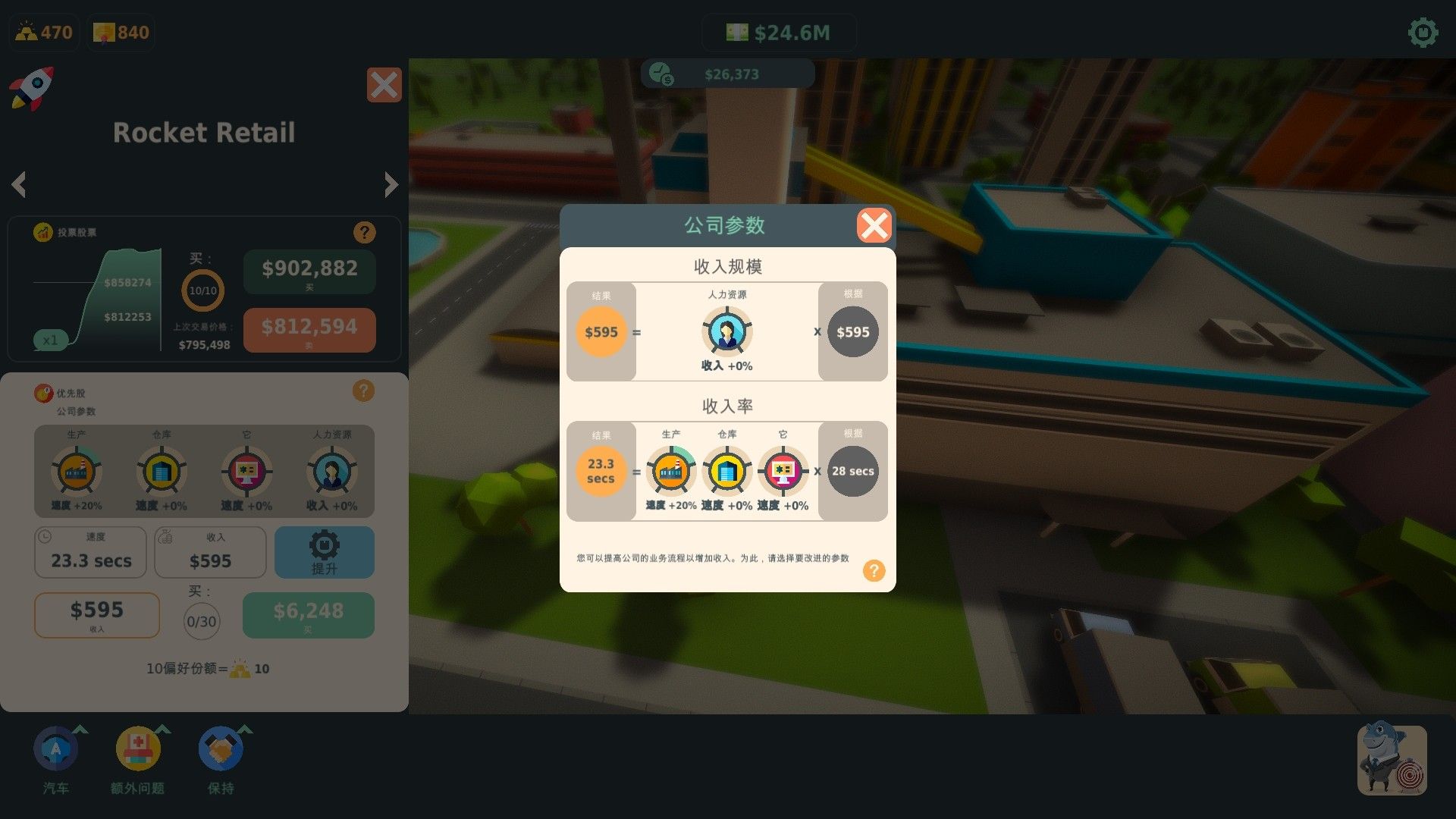Navigate to previous company with left arrow
Image resolution: width=1456 pixels, height=819 pixels.
(19, 184)
